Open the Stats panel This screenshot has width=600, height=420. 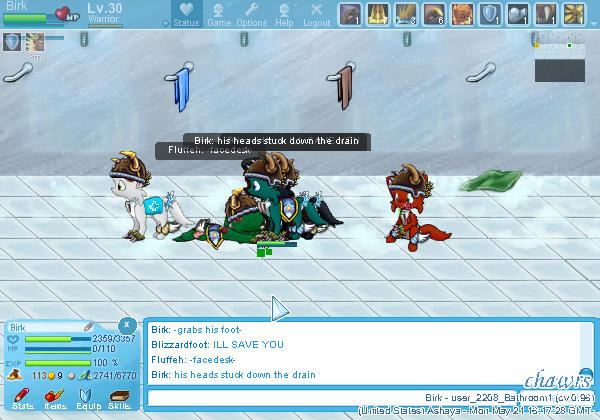23,398
